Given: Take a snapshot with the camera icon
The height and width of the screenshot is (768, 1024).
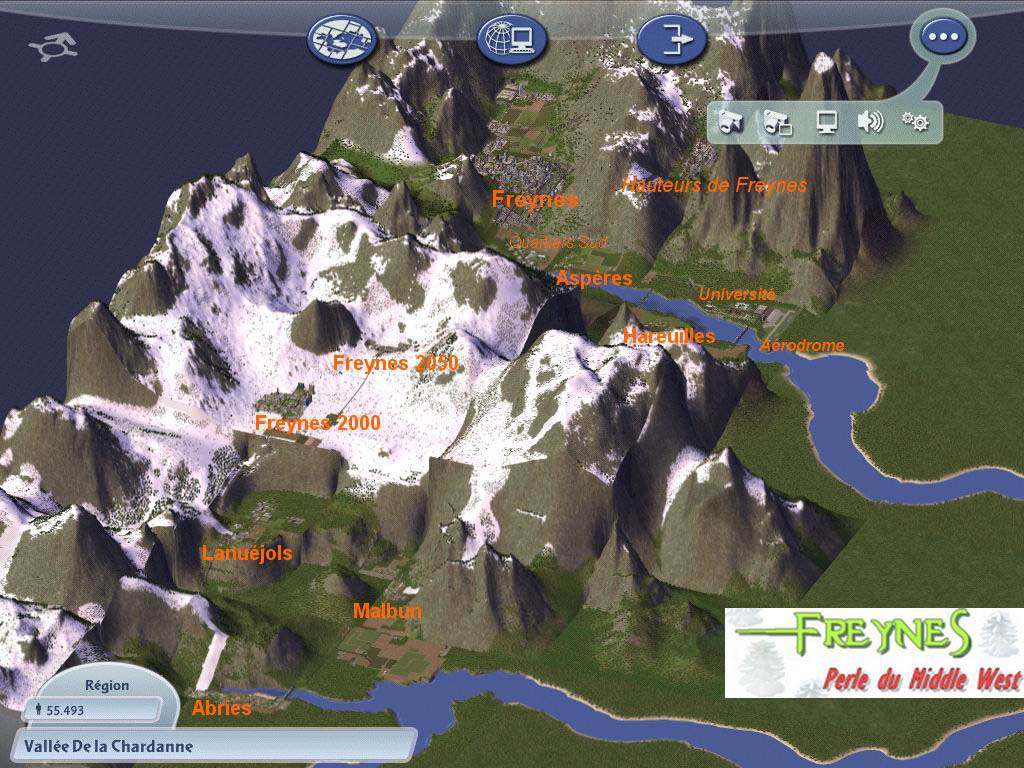Looking at the screenshot, I should pyautogui.click(x=731, y=122).
